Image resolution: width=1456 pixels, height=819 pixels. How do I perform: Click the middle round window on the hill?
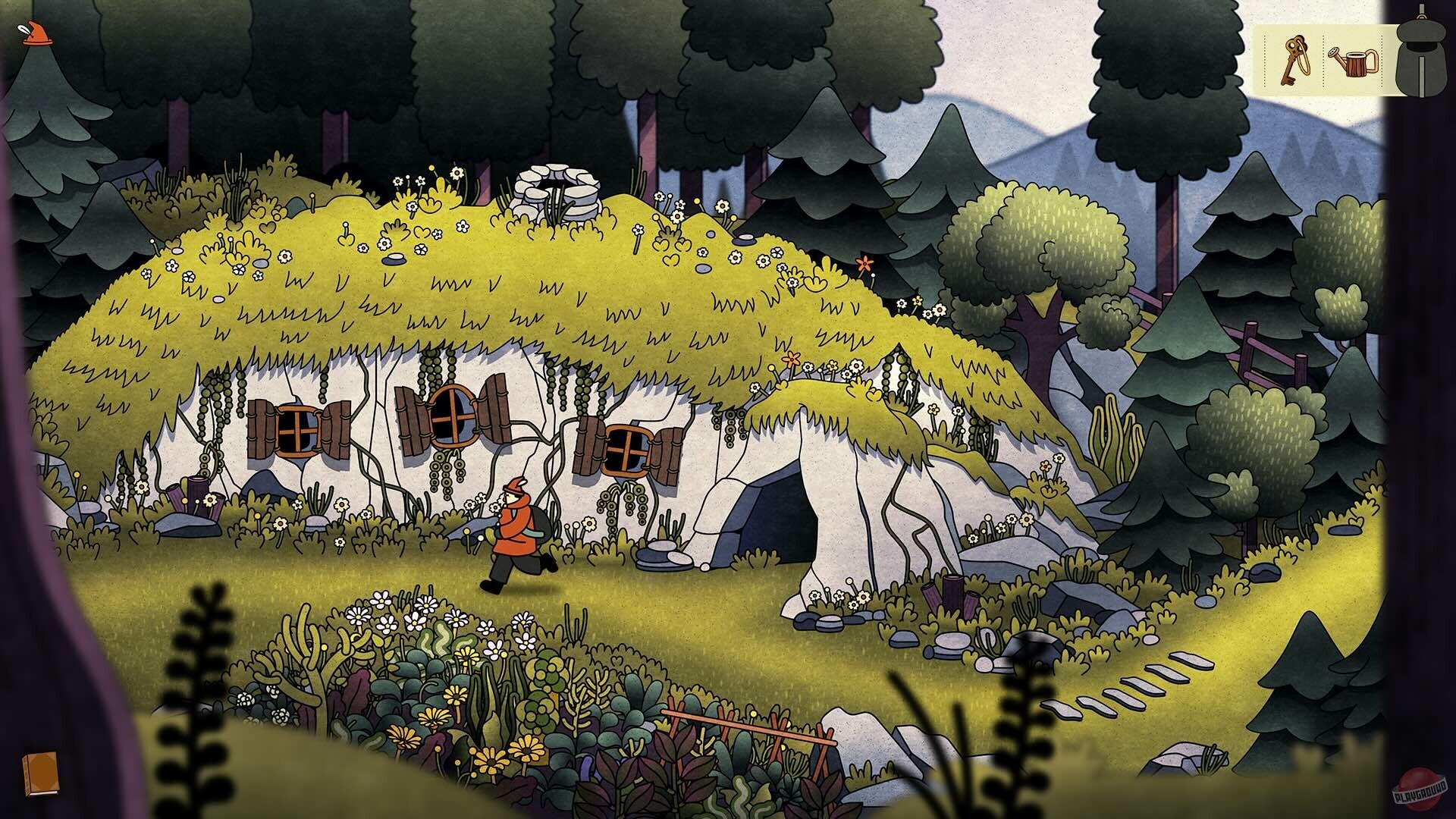pos(453,417)
